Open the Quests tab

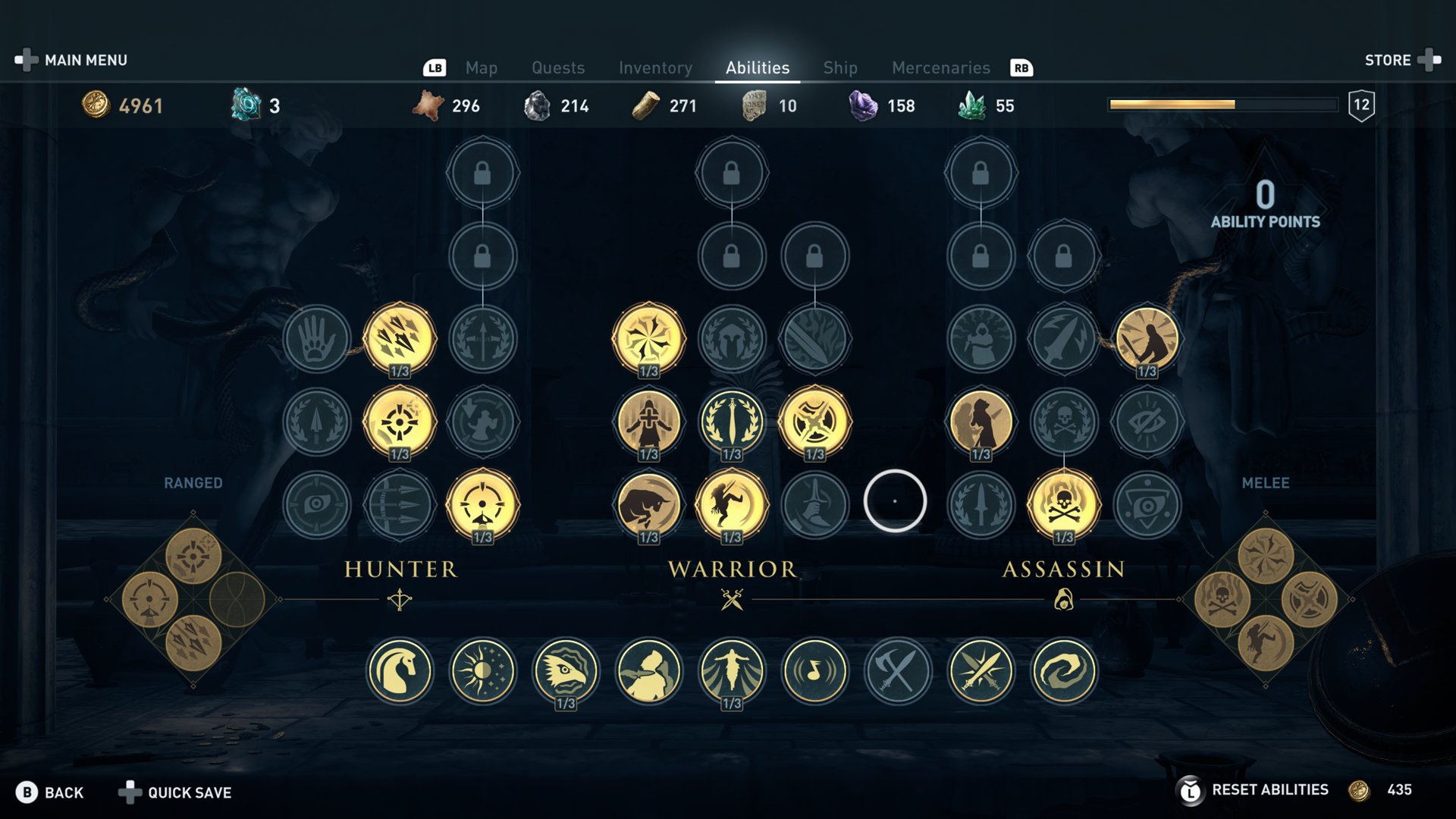pos(558,68)
